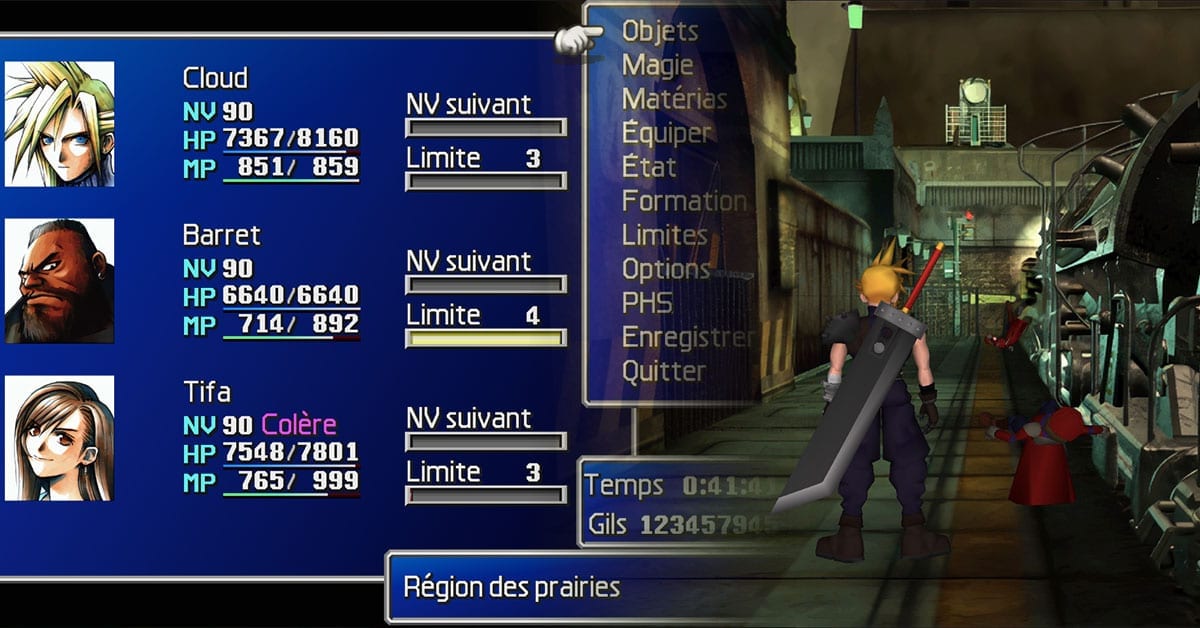Screen dimensions: 1200x628
Task: Open the Options menu
Action: (x=666, y=269)
